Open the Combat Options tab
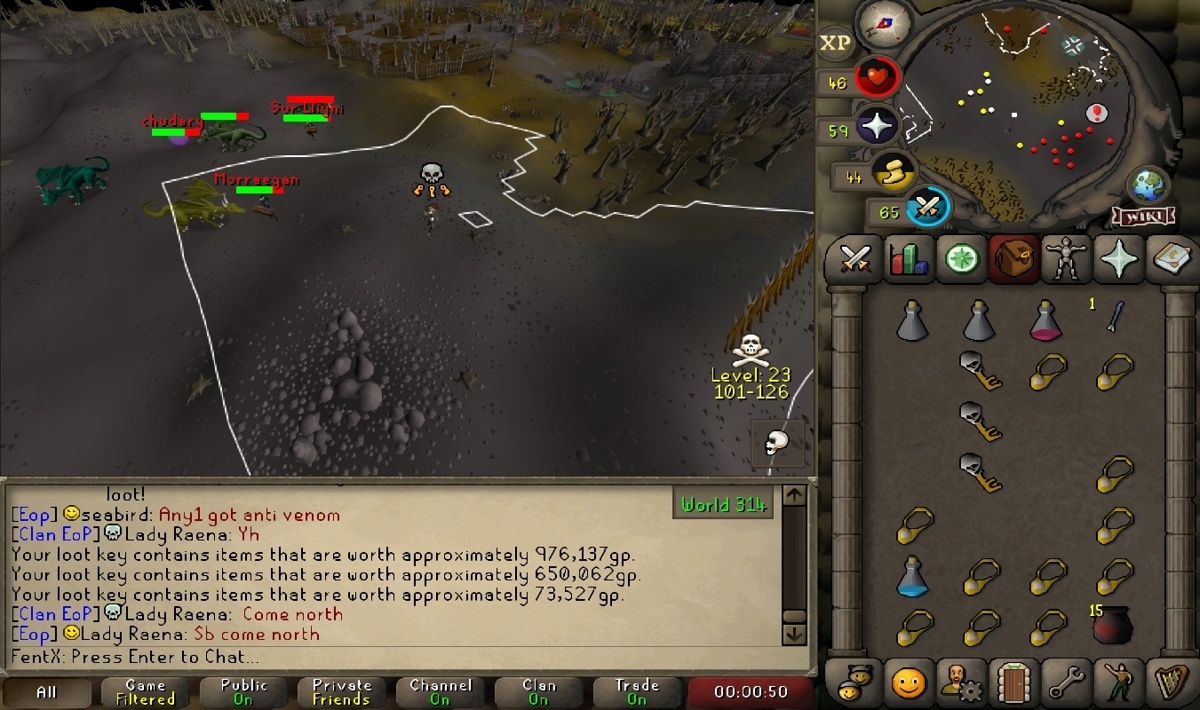The width and height of the screenshot is (1200, 710). (x=856, y=260)
